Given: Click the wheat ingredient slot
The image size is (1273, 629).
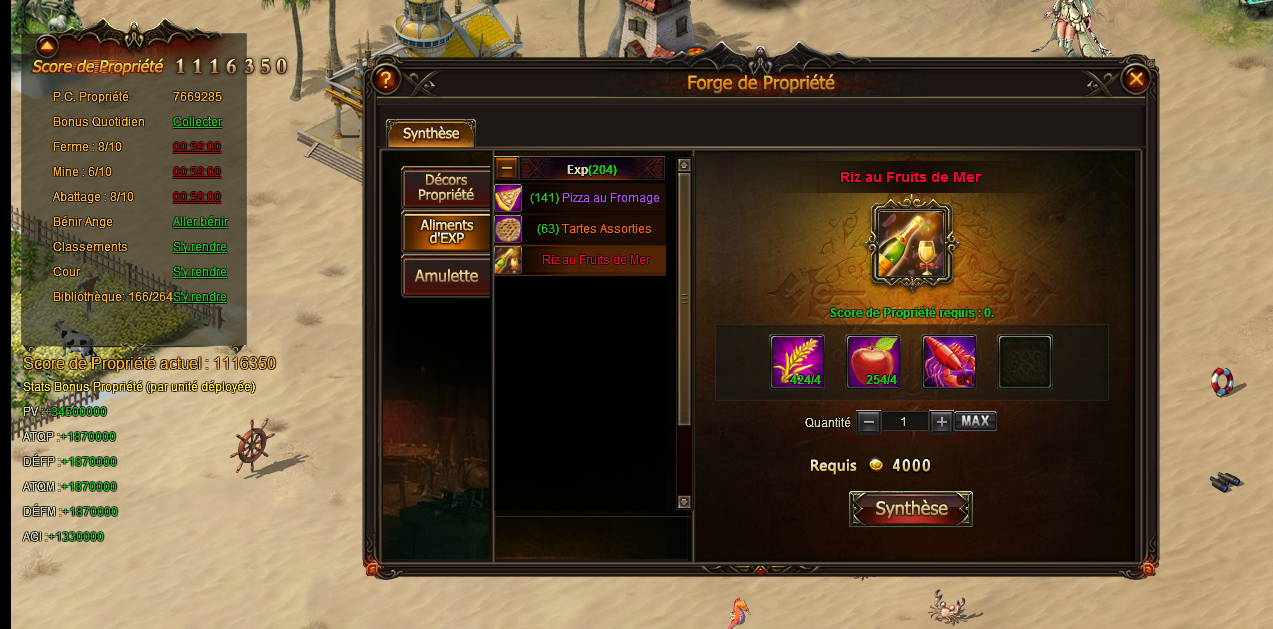Looking at the screenshot, I should tap(797, 361).
